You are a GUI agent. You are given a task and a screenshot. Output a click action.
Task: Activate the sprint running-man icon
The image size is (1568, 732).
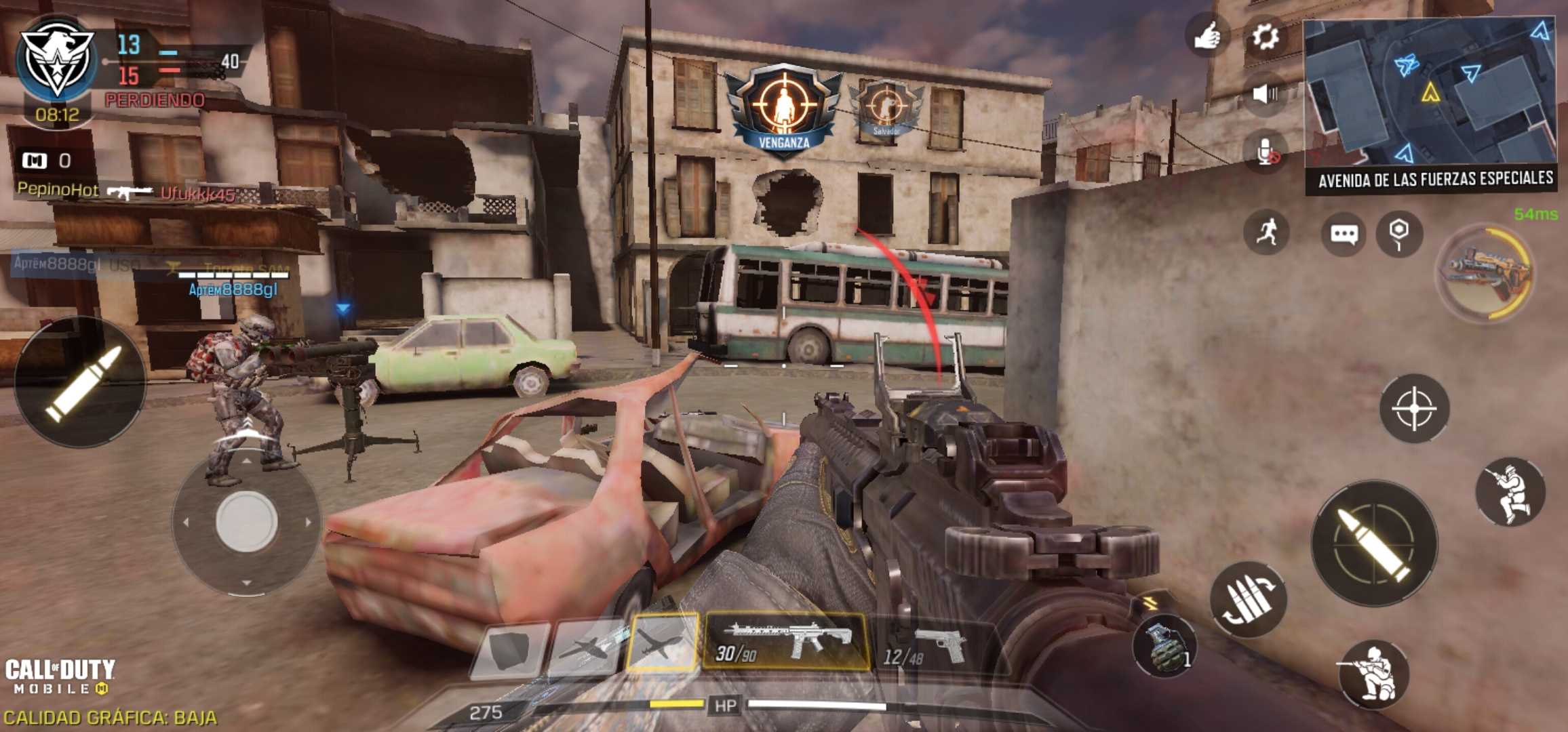pyautogui.click(x=1266, y=232)
